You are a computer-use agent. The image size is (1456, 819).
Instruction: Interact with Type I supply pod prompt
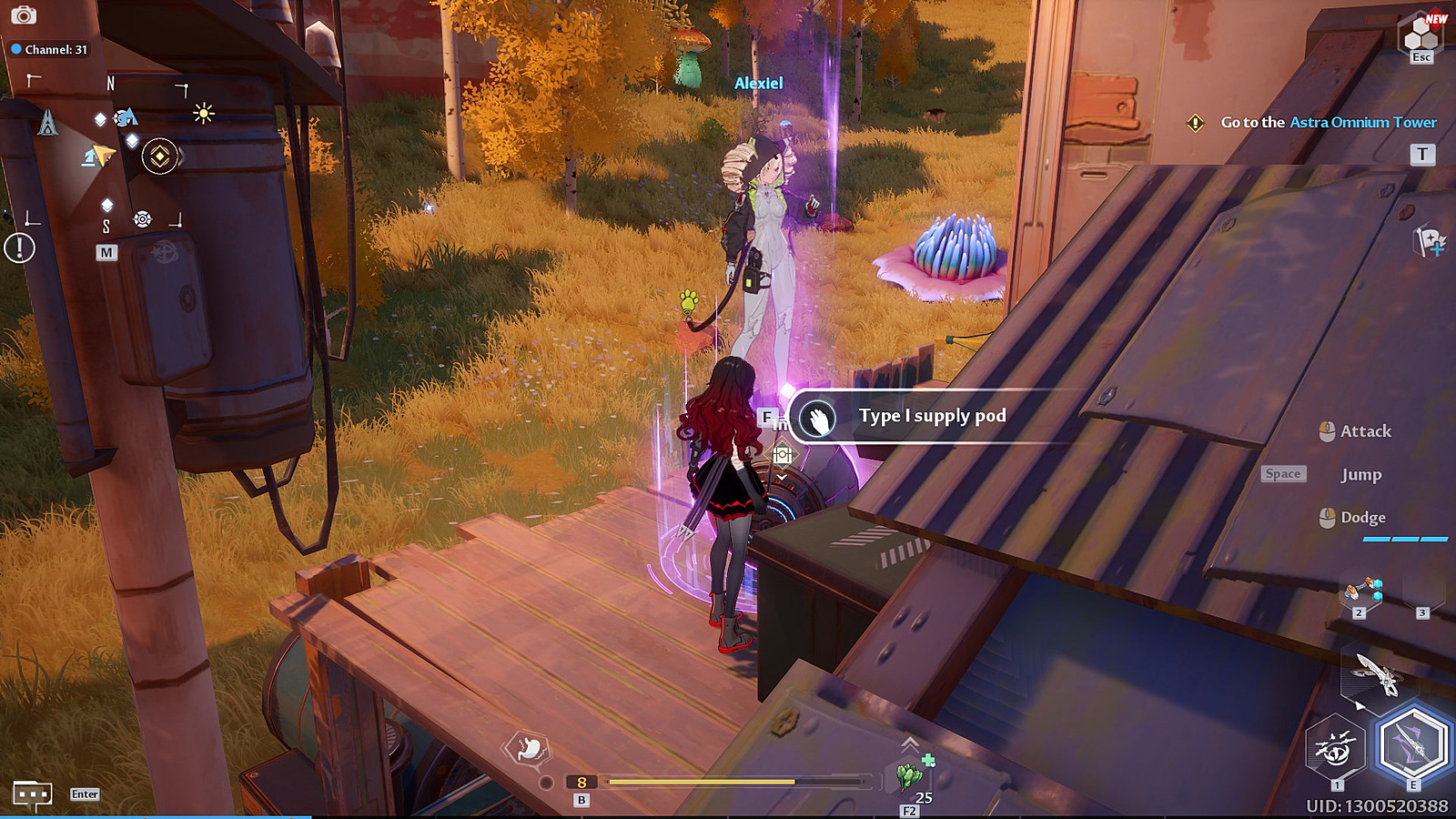click(930, 416)
